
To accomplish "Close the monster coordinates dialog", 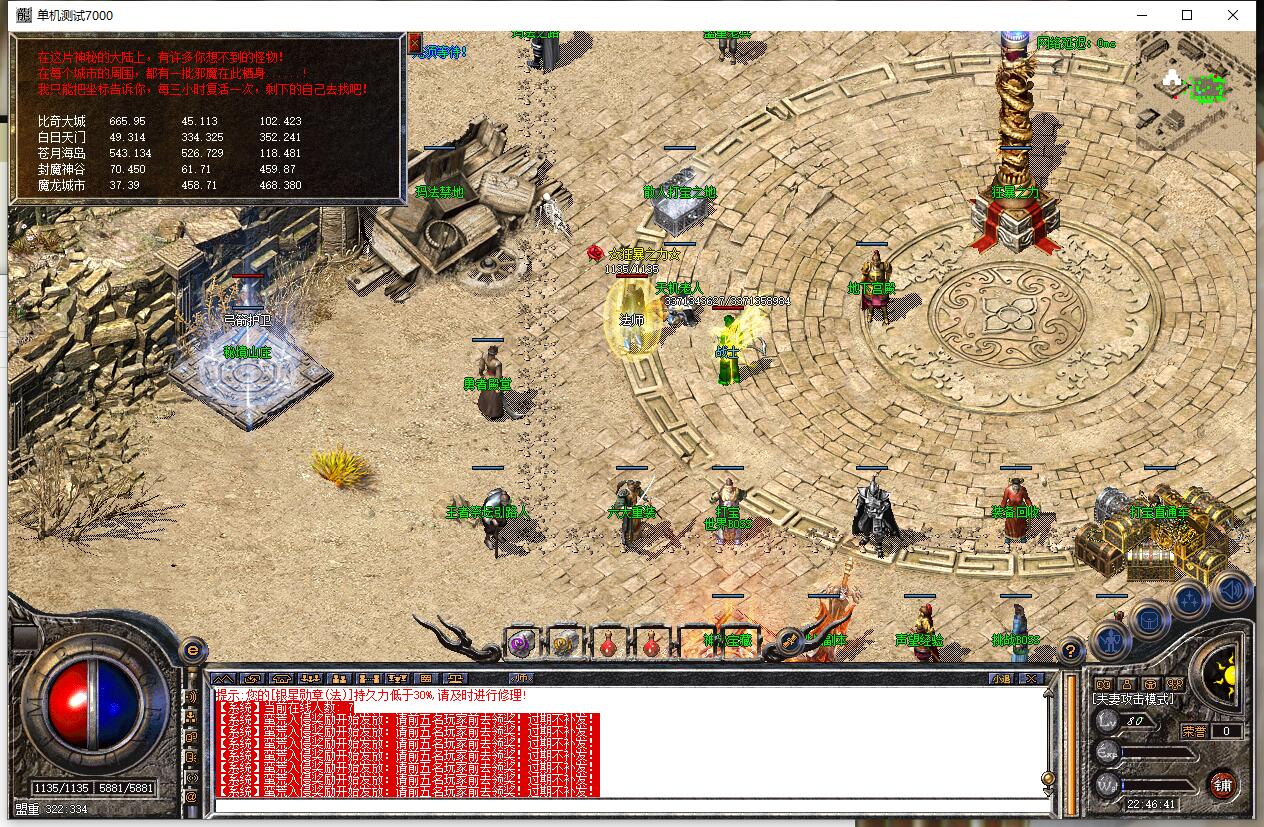I will pos(415,43).
